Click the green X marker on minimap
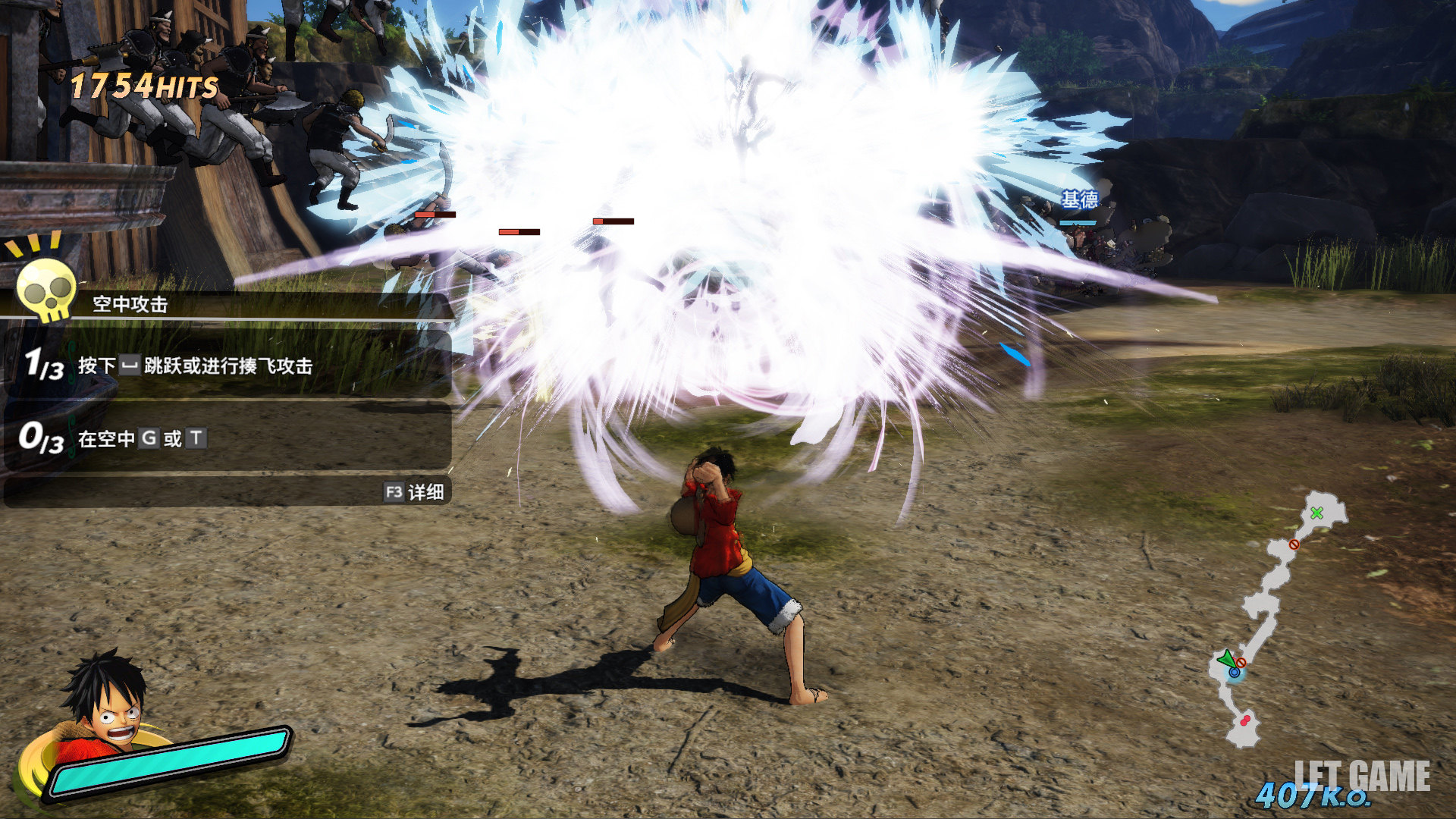Image resolution: width=1456 pixels, height=819 pixels. 1317,513
